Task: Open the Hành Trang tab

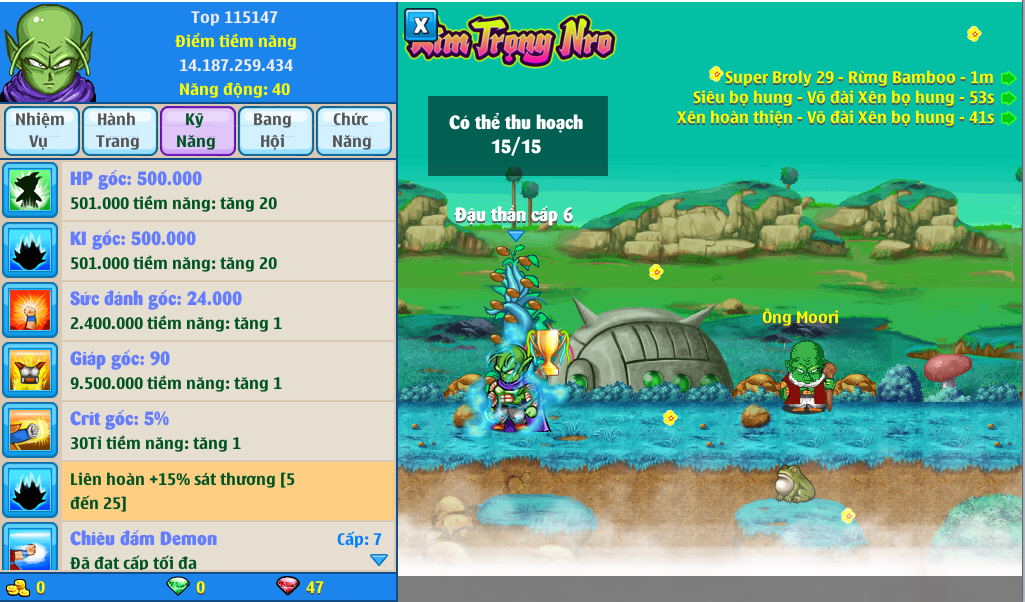Action: click(x=118, y=131)
